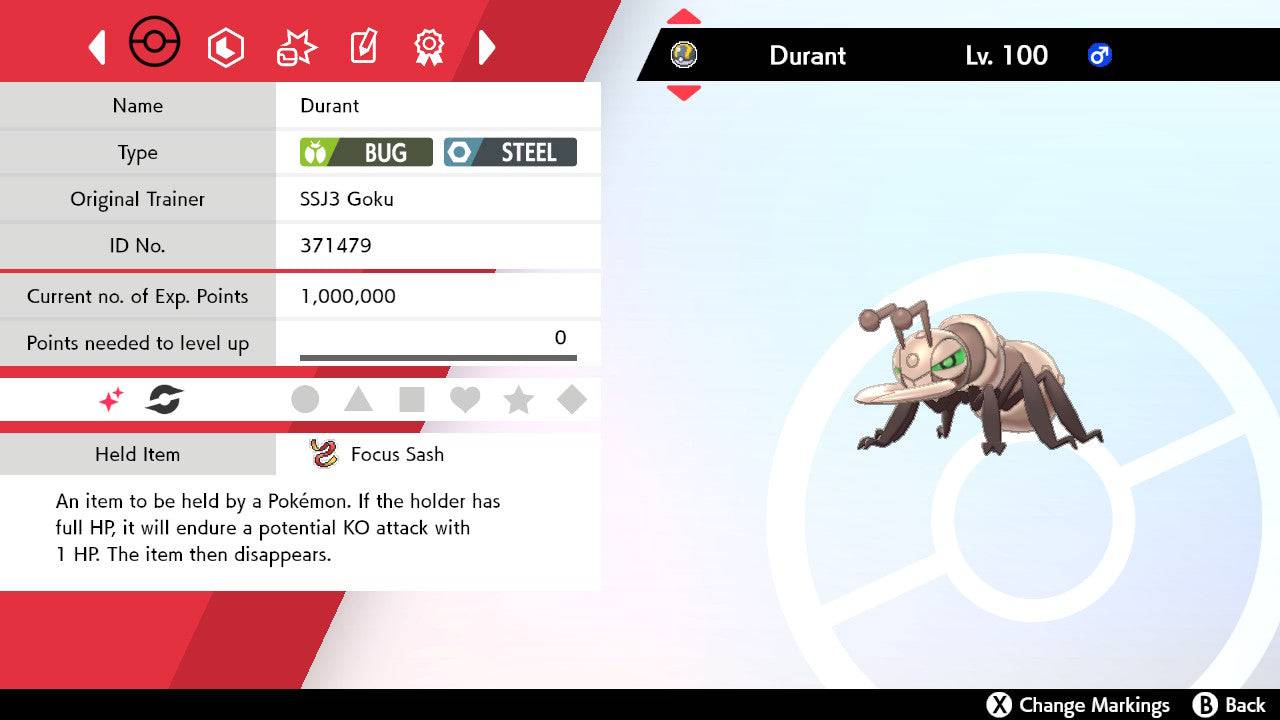
Task: Go to next summary page arrow
Action: 487,47
